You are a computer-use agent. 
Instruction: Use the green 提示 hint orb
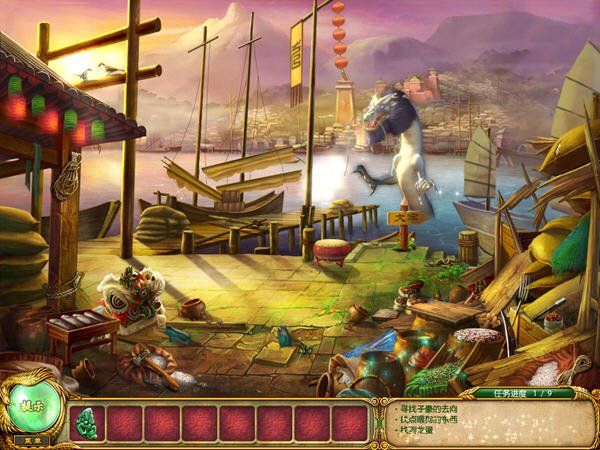(31, 405)
